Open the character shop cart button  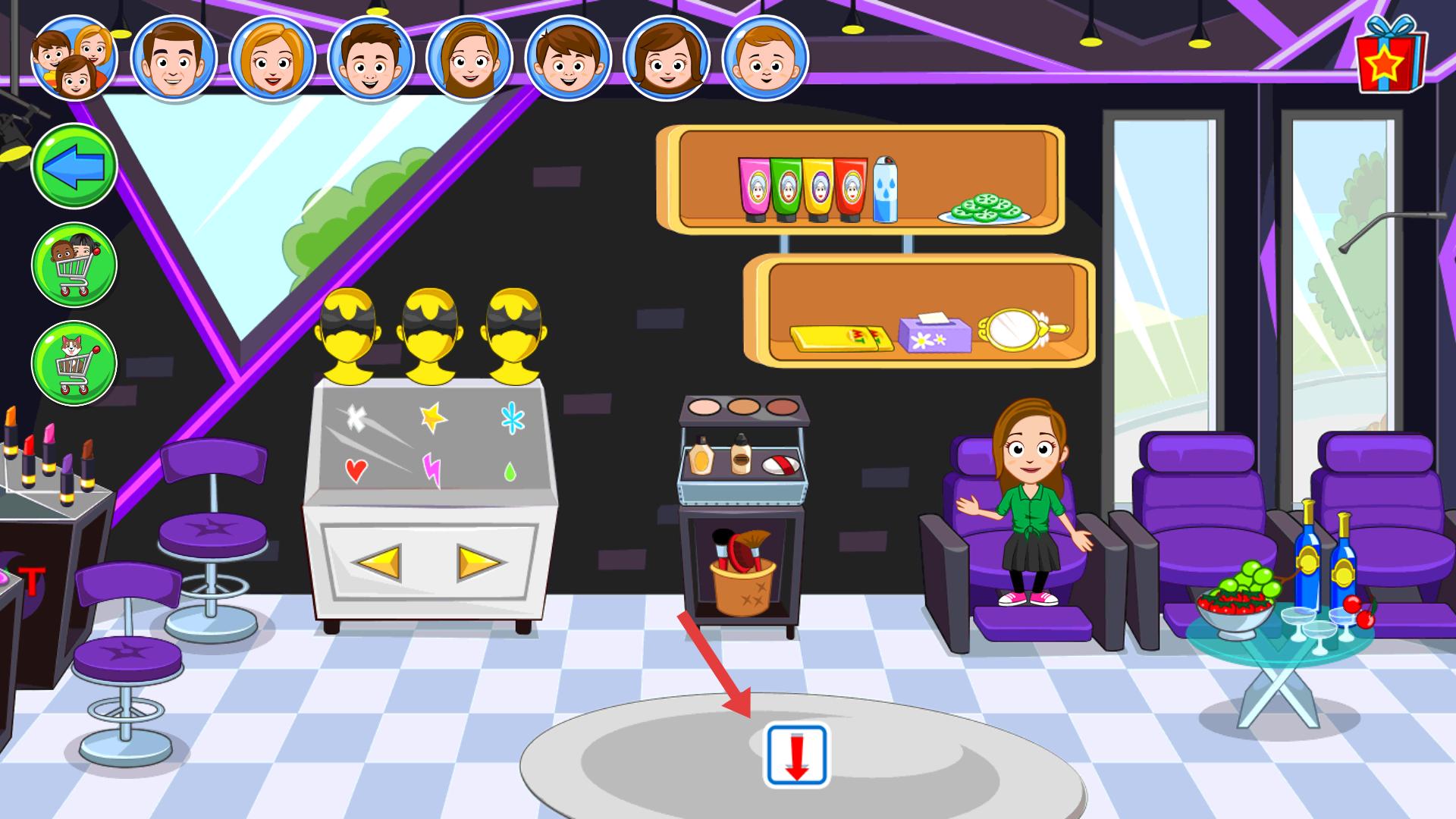74,265
